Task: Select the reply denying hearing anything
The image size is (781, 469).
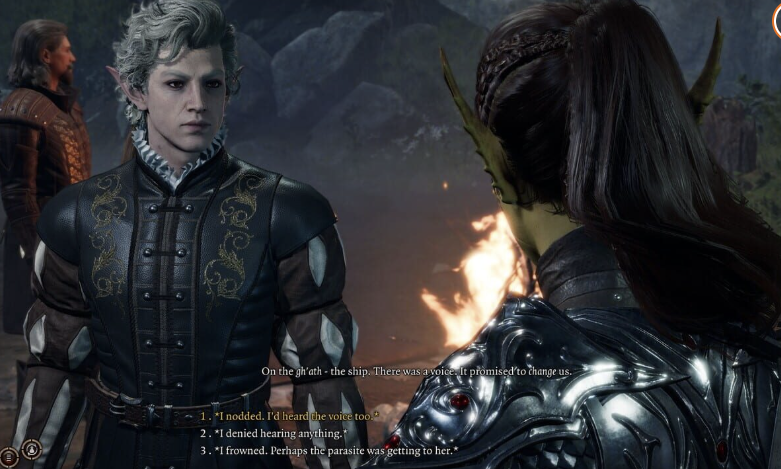Action: (x=280, y=433)
